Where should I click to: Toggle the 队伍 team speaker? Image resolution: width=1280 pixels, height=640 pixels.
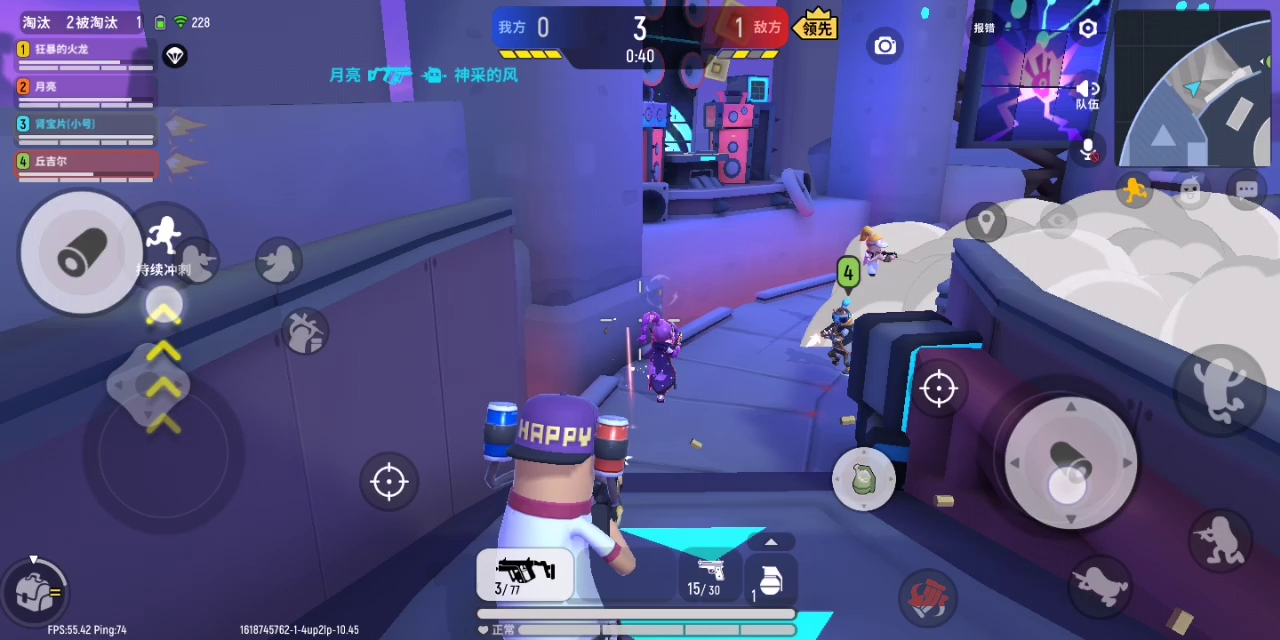(x=1087, y=94)
